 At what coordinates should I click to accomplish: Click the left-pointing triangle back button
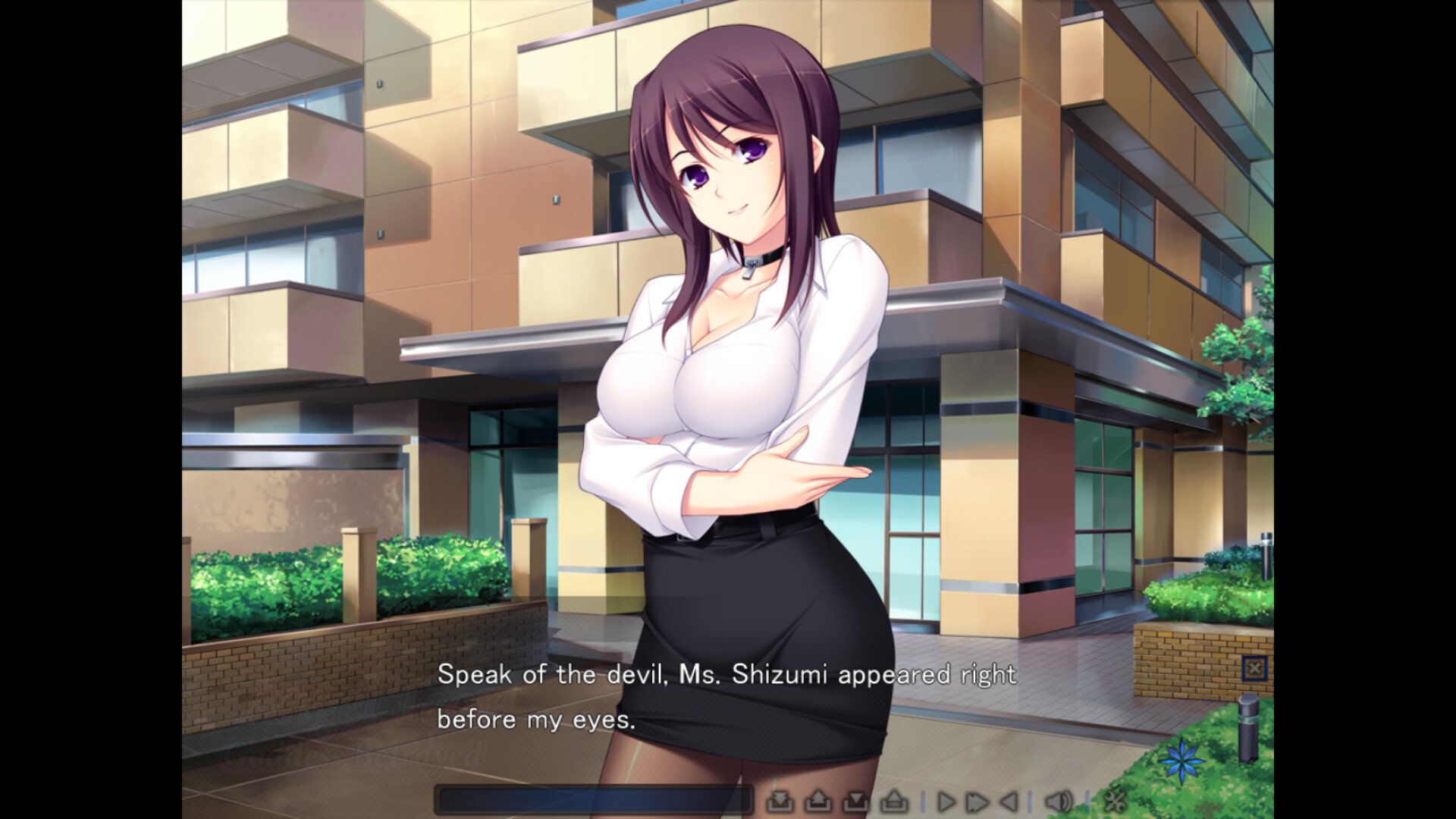(1009, 801)
